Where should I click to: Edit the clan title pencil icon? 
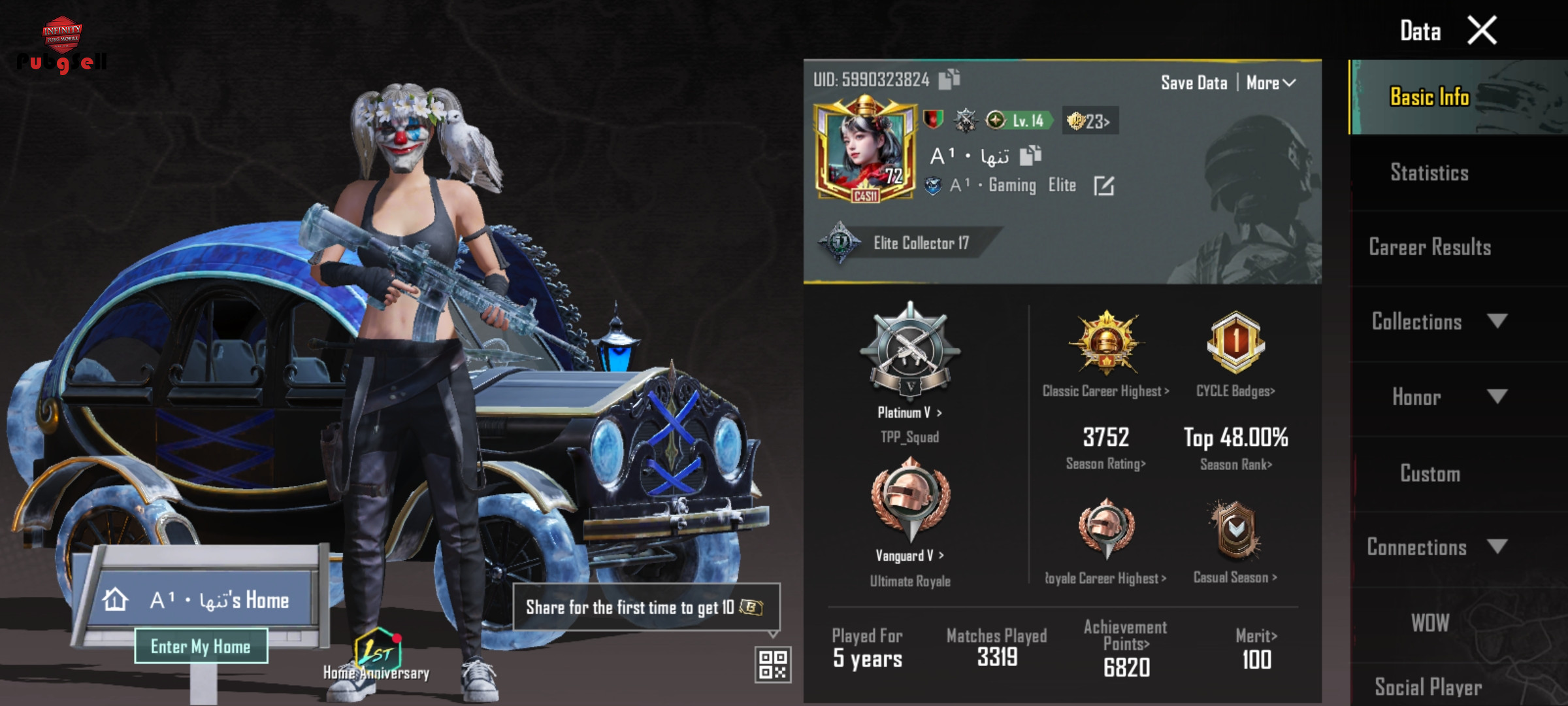(1103, 186)
